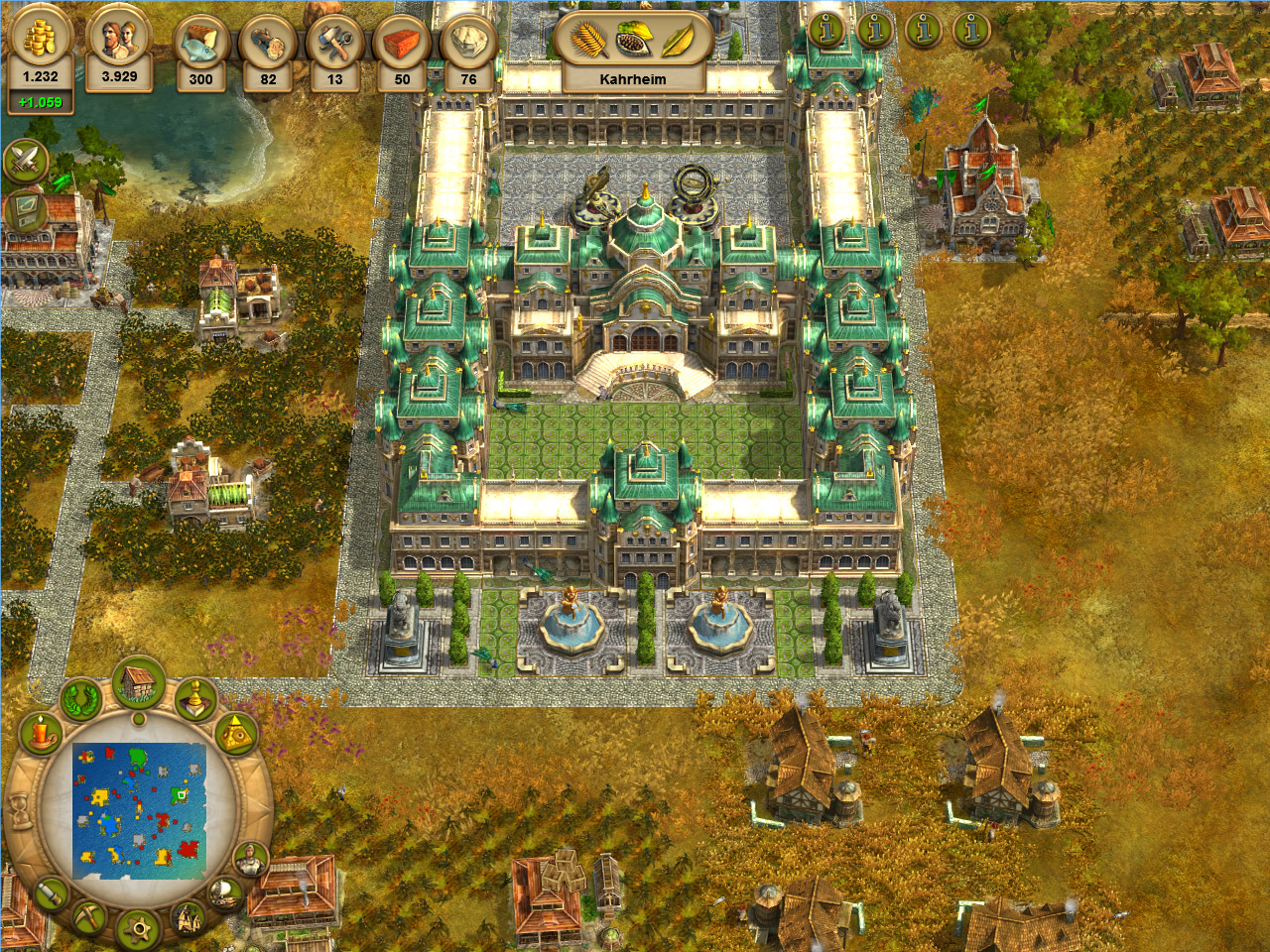Select the candle holder button

42,735
